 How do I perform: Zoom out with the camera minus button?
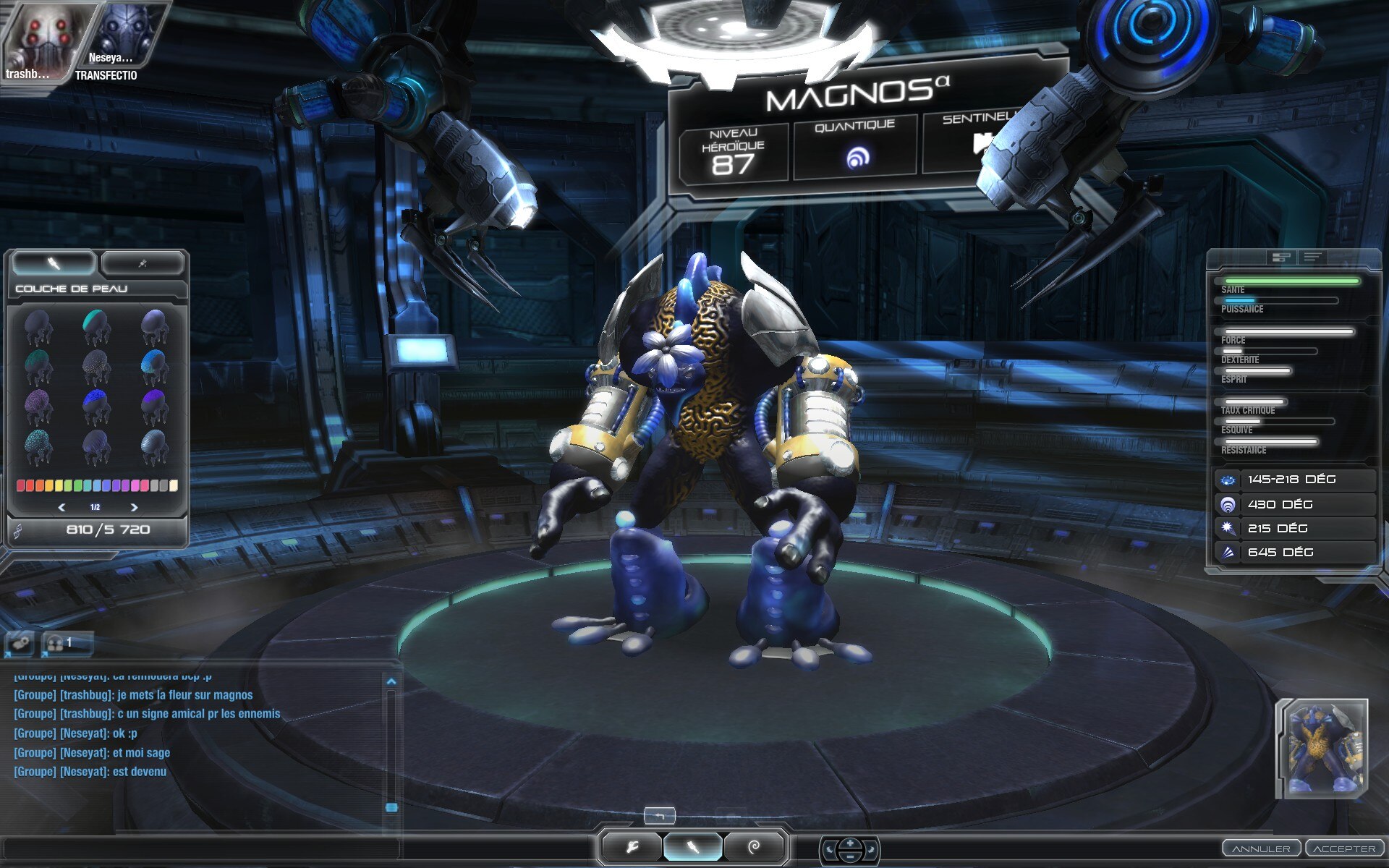(850, 856)
